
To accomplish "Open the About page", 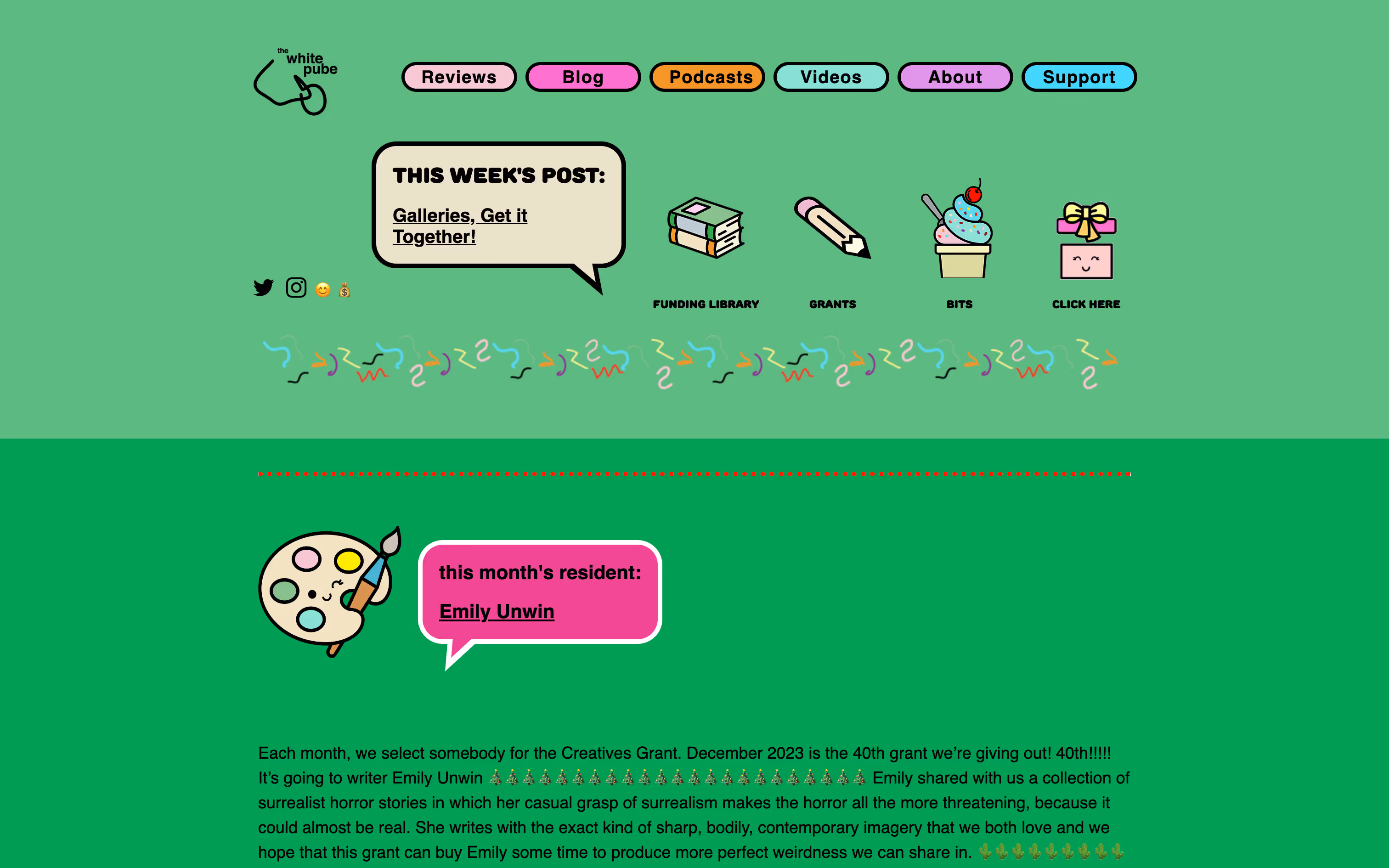I will 954,77.
